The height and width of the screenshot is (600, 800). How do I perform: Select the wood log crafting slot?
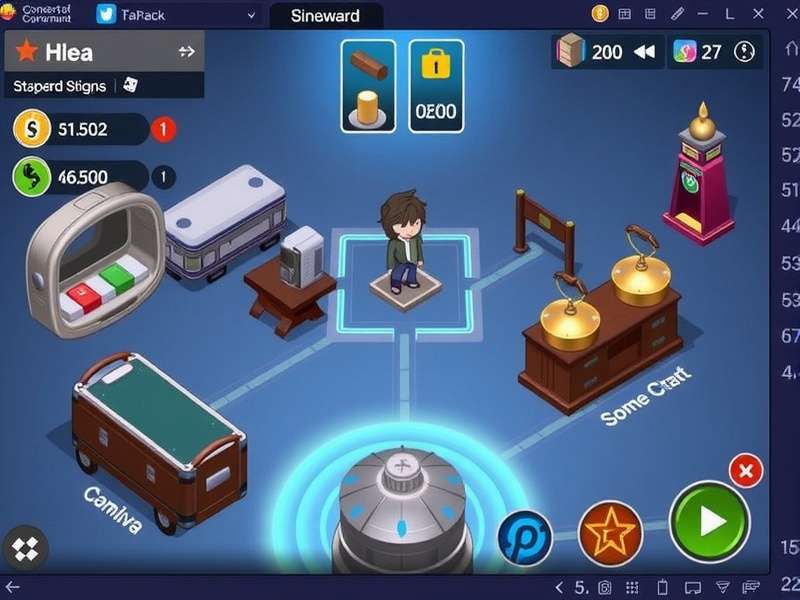(368, 86)
